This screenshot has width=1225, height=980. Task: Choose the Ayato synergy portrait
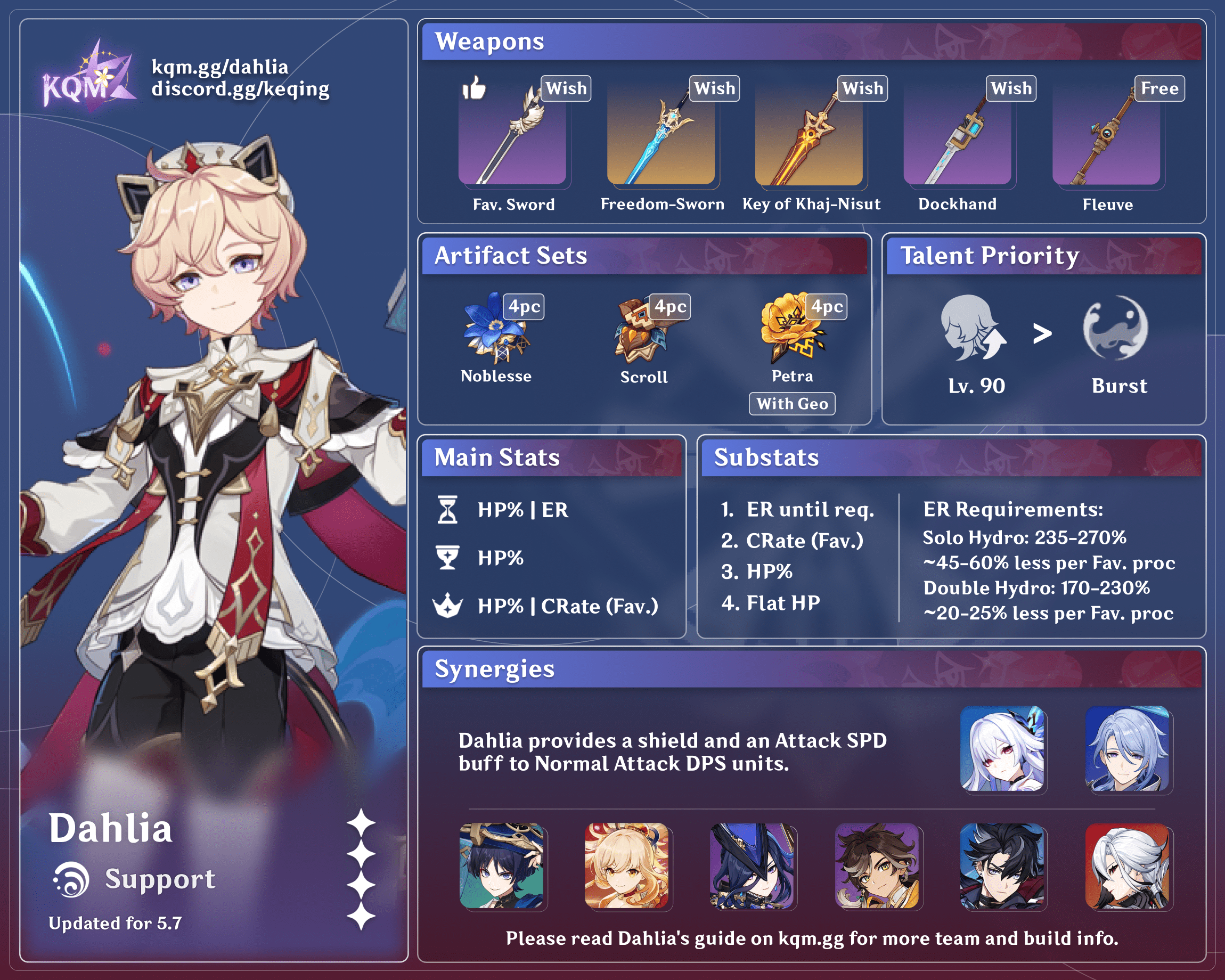[1128, 749]
